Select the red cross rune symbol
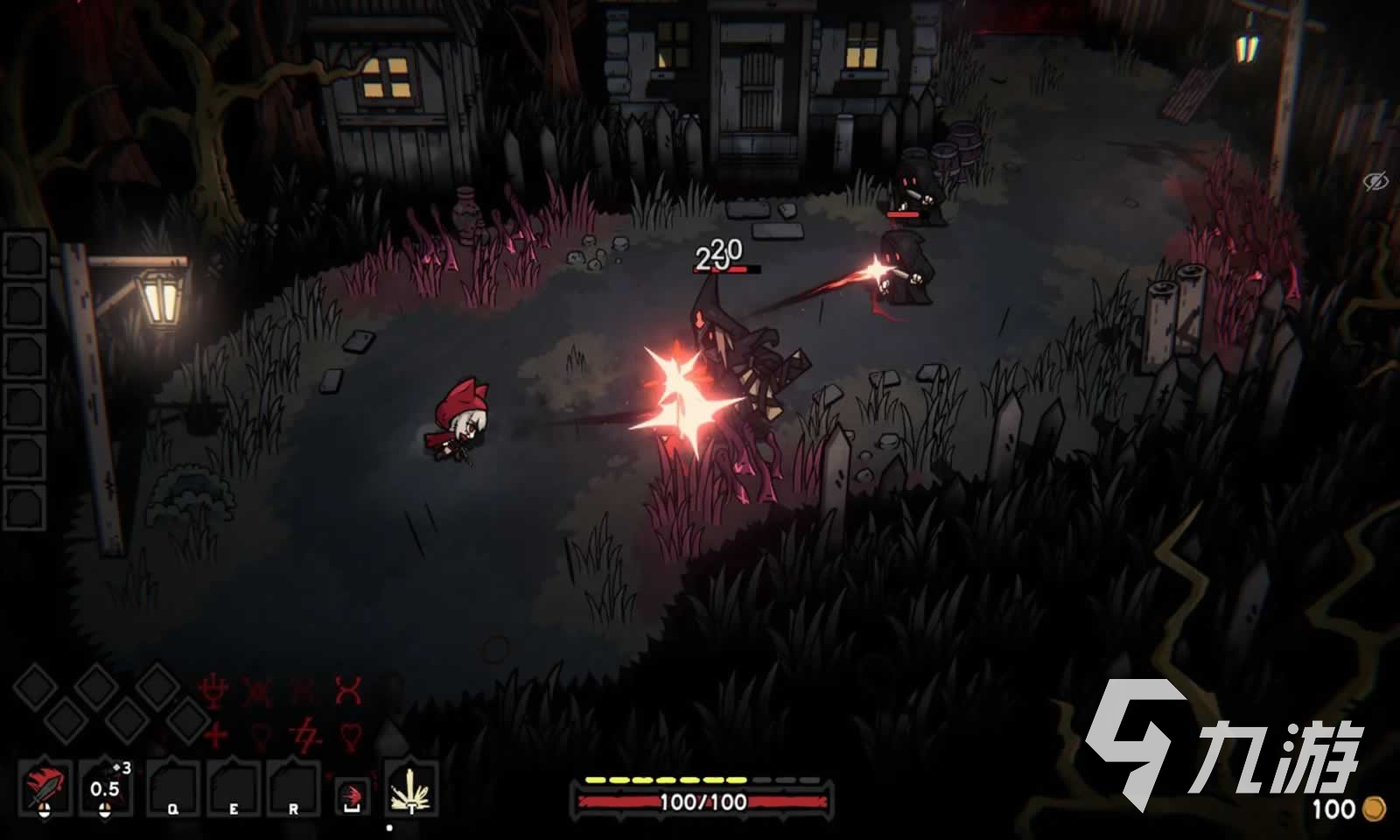1400x840 pixels. click(x=215, y=733)
